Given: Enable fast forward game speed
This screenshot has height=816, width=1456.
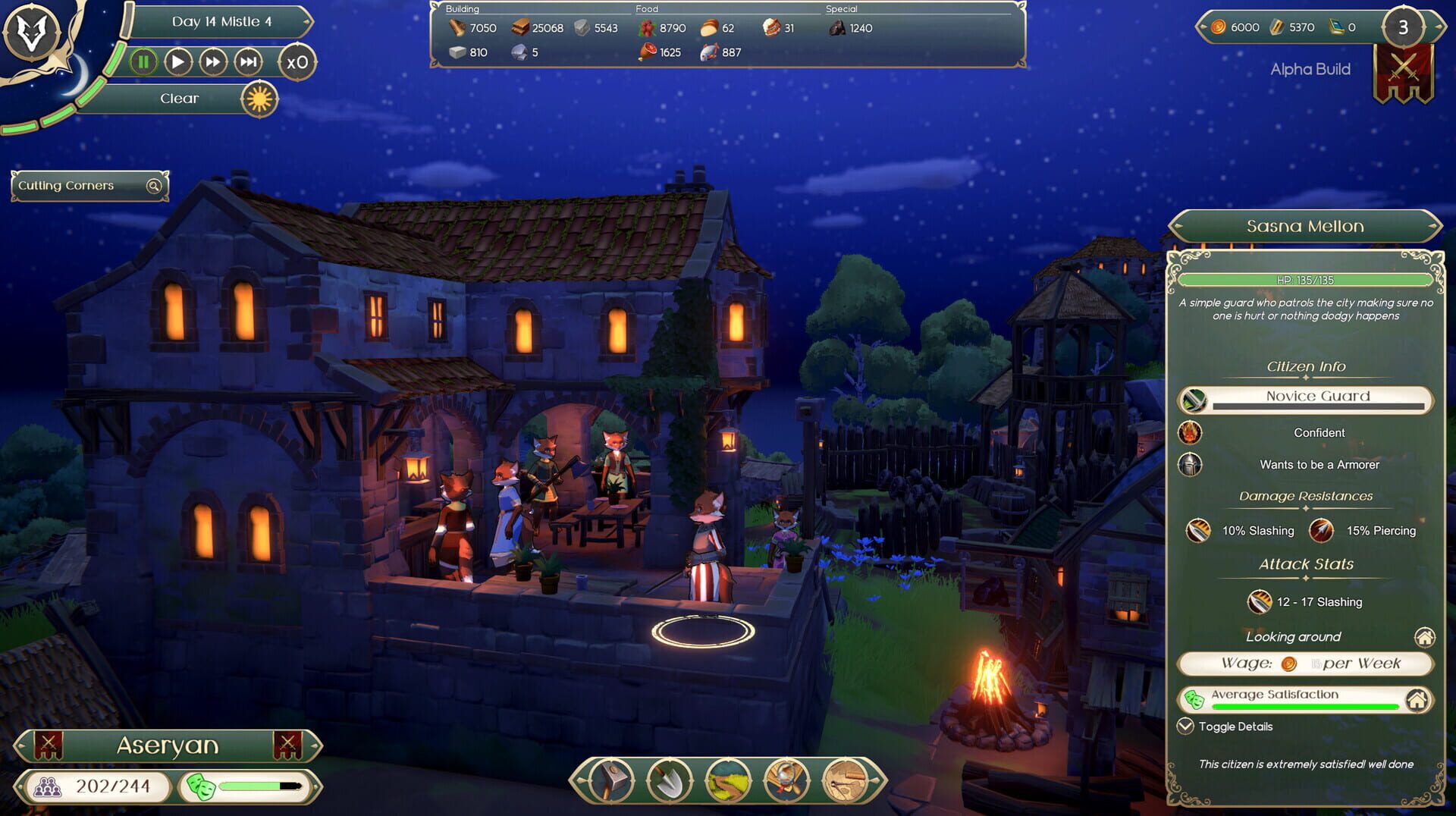Looking at the screenshot, I should coord(213,62).
